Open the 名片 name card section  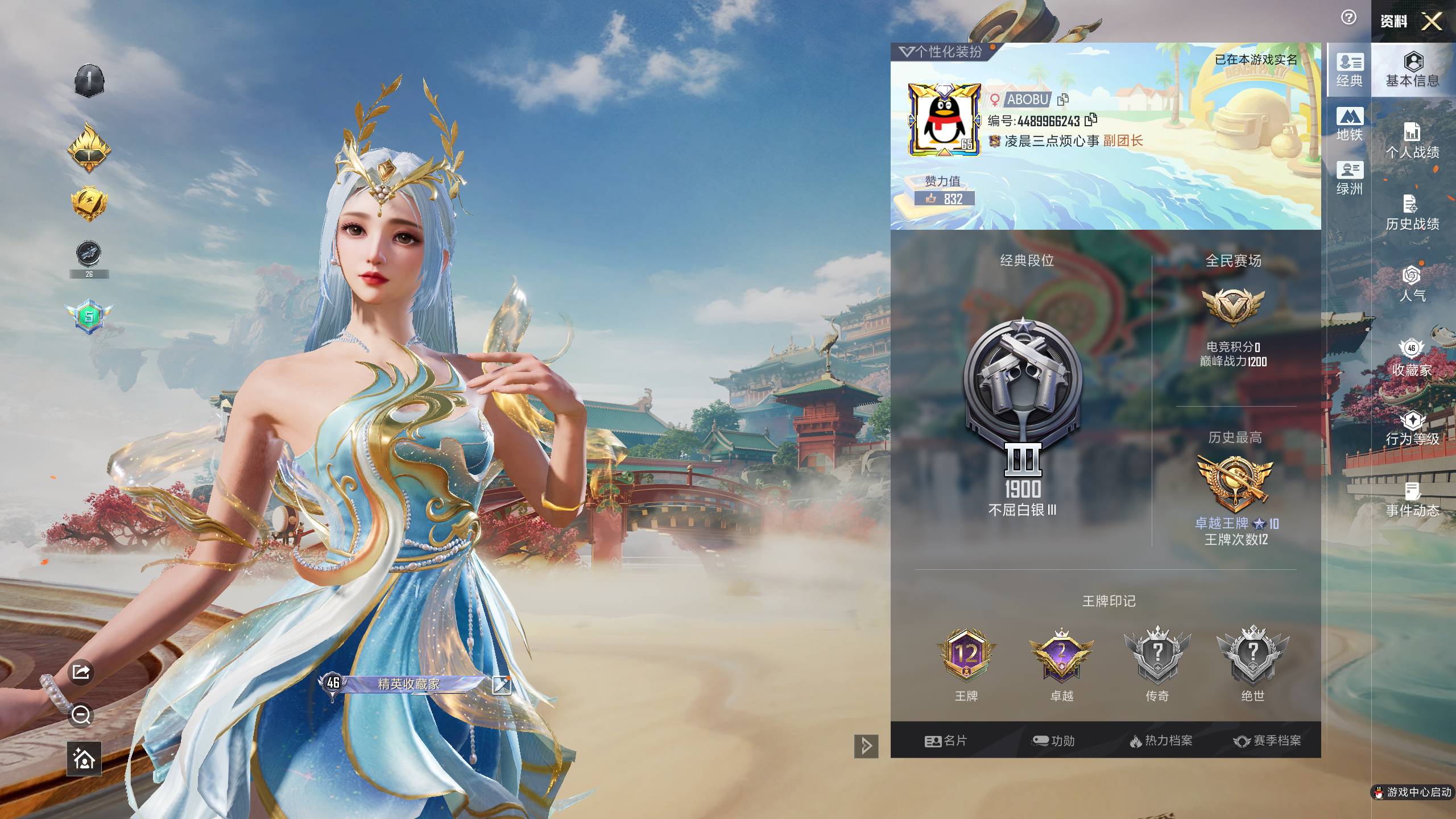point(946,741)
